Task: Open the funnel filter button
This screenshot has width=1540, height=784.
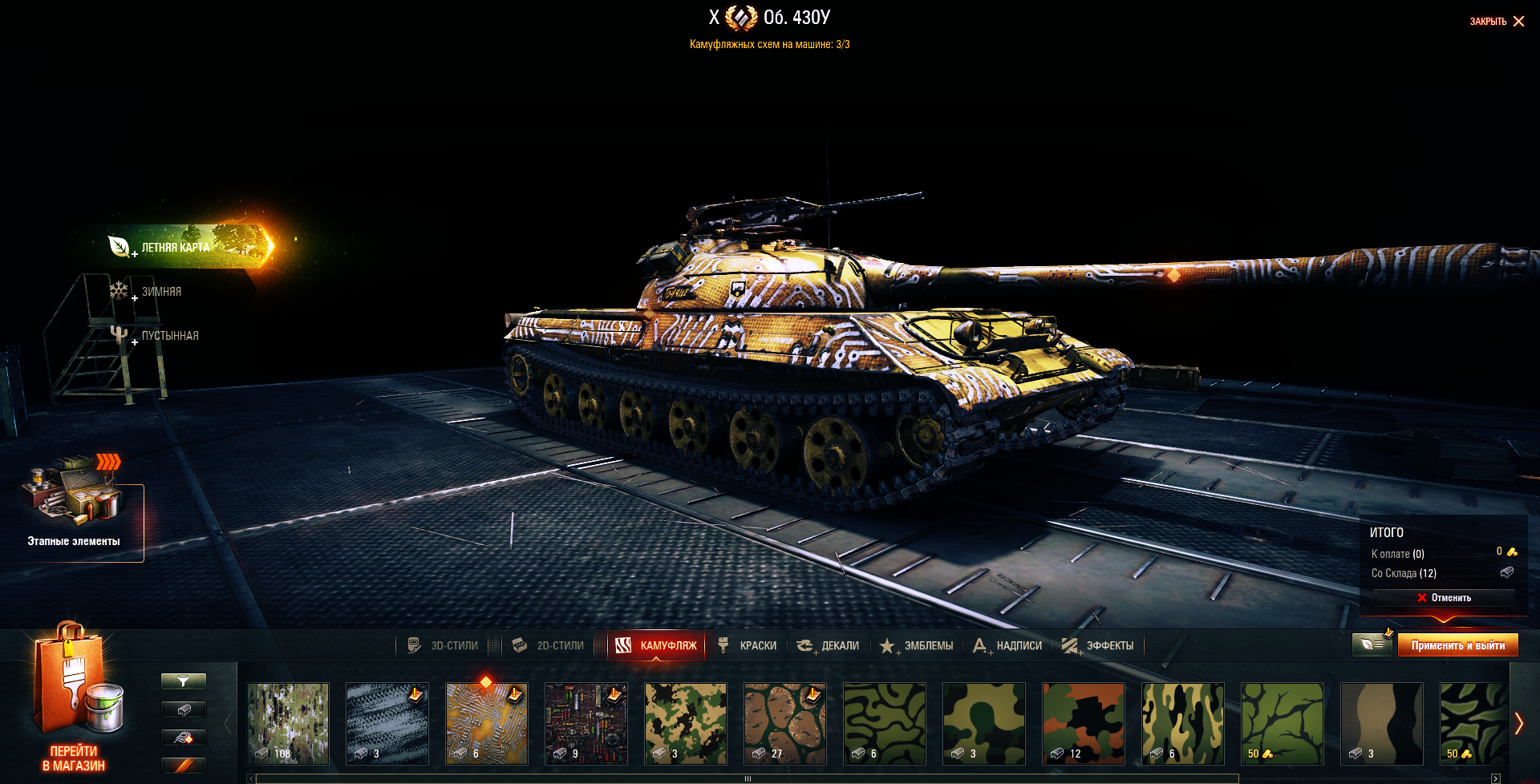Action: (x=184, y=681)
